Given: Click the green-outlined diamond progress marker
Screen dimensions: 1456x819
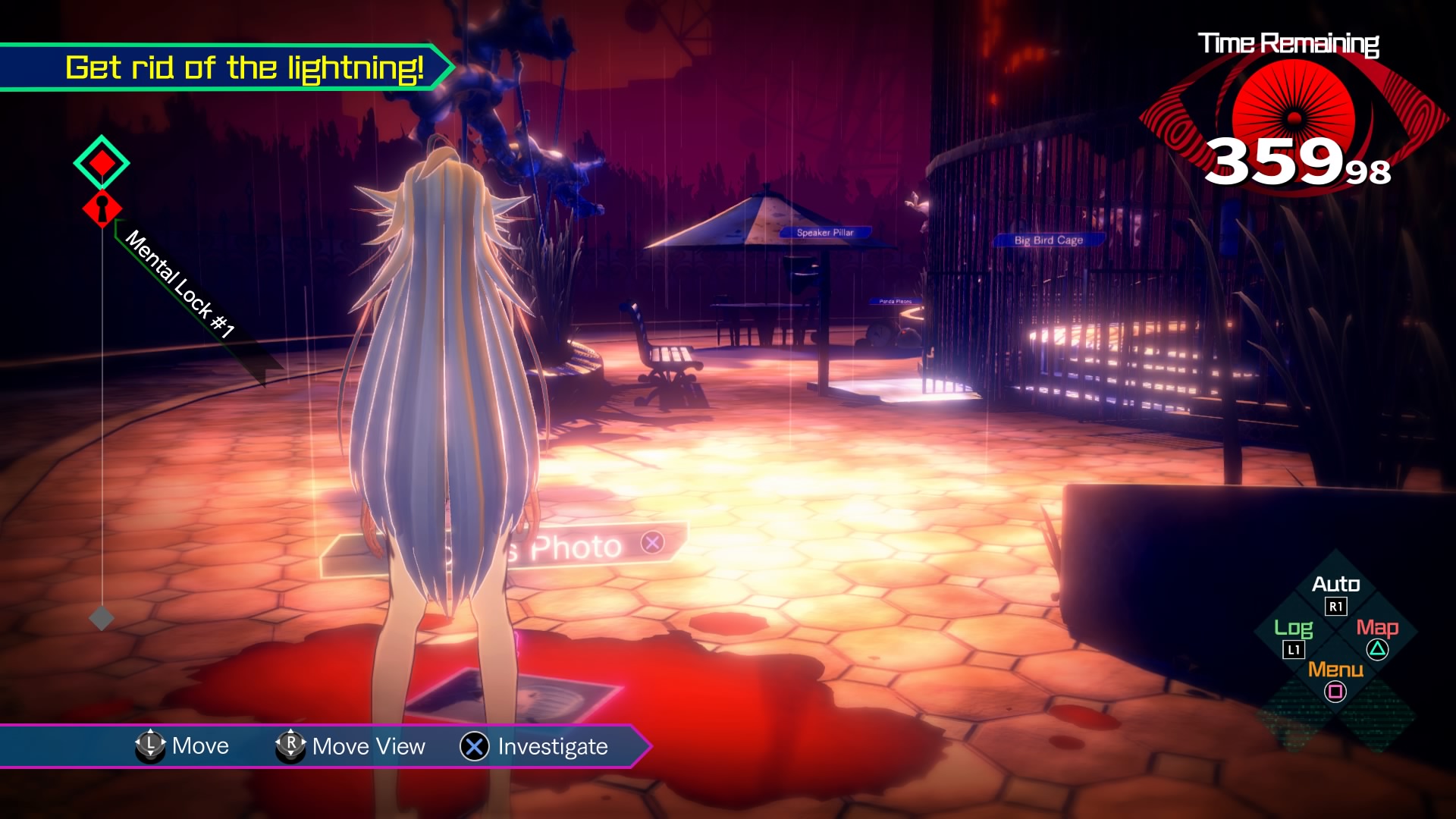Looking at the screenshot, I should coord(102,162).
